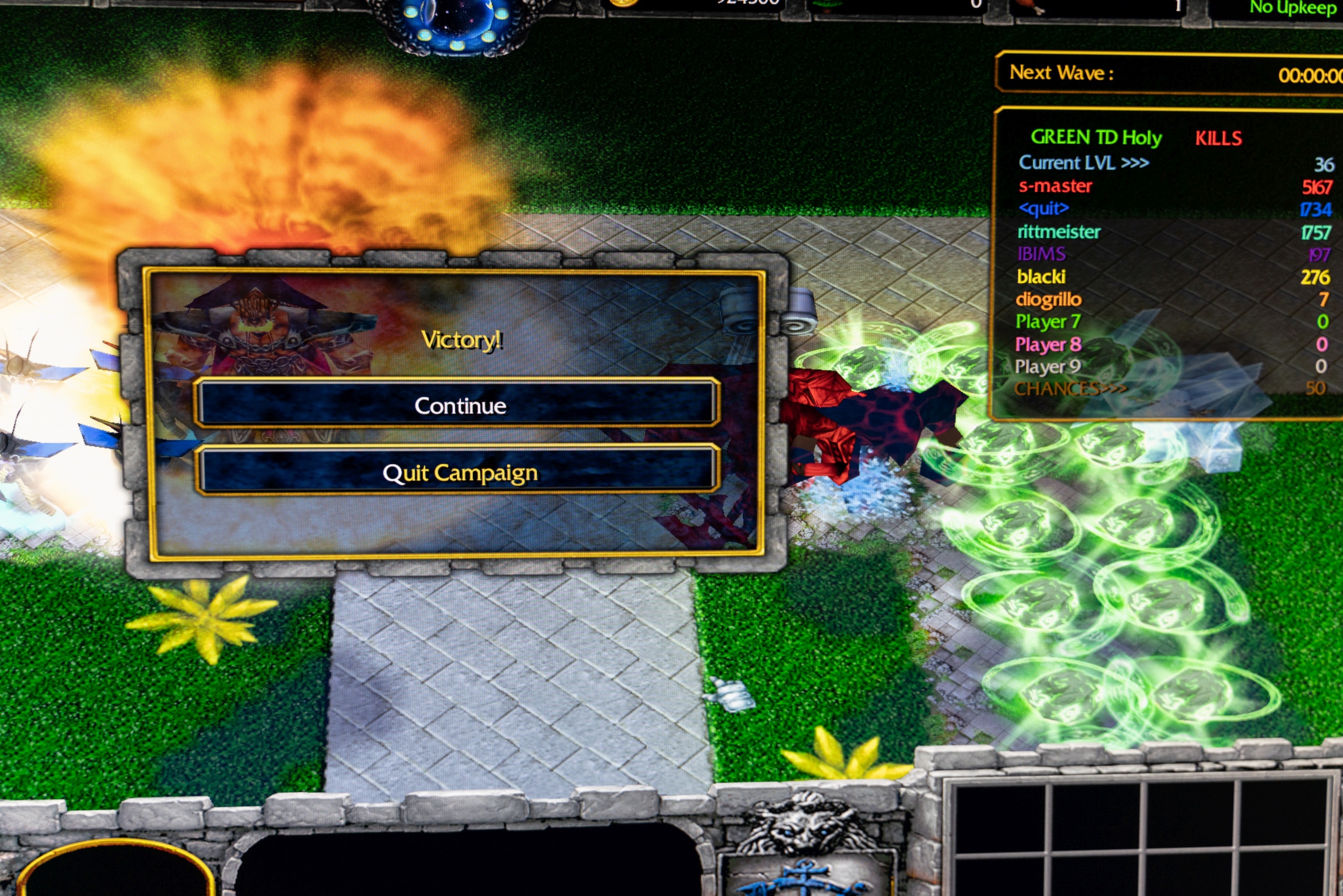
Task: Select the IBIMS row on the scoreboard
Action: coord(1041,254)
